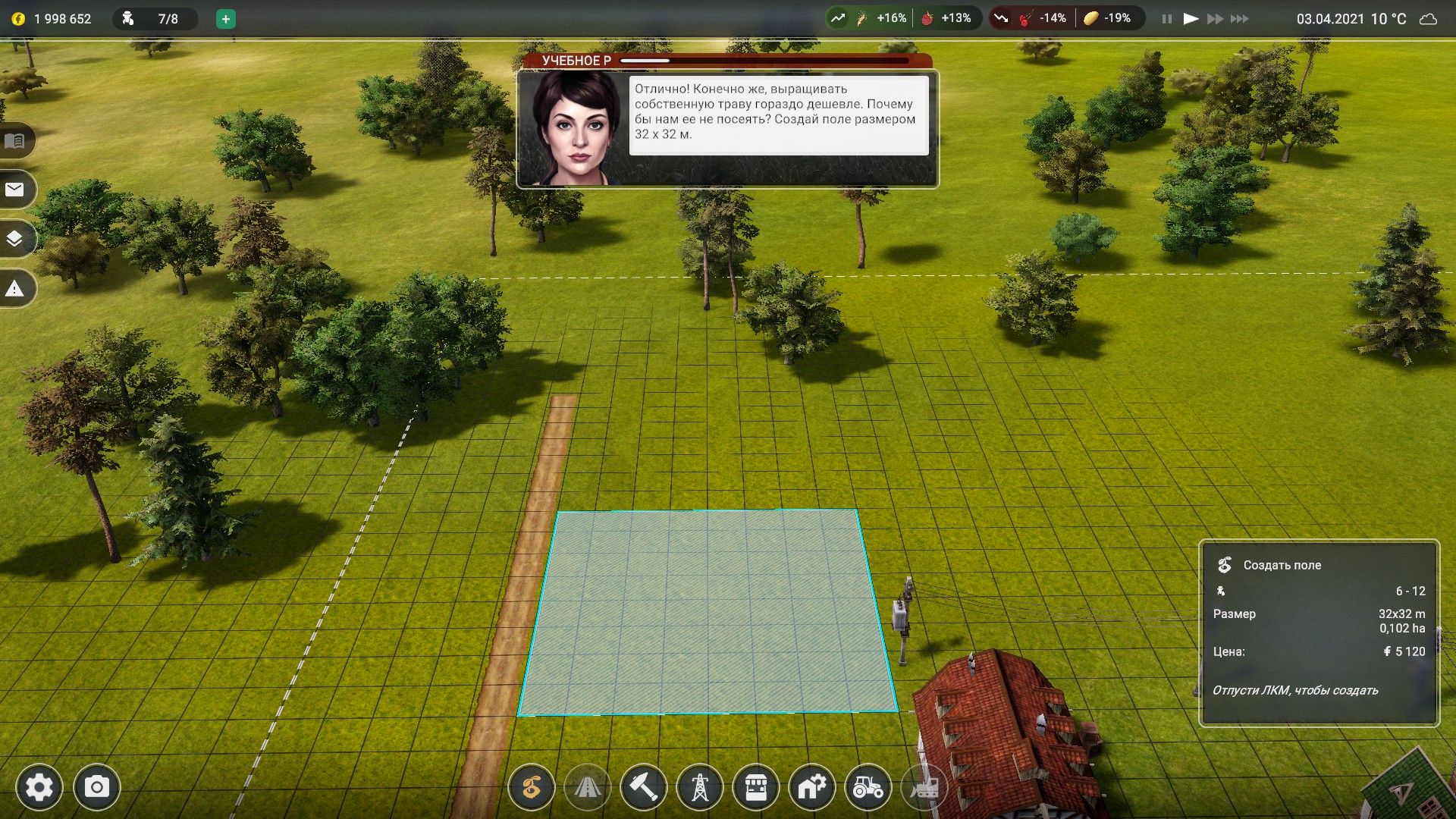Set game speed to triple fast-forward

pos(1240,19)
